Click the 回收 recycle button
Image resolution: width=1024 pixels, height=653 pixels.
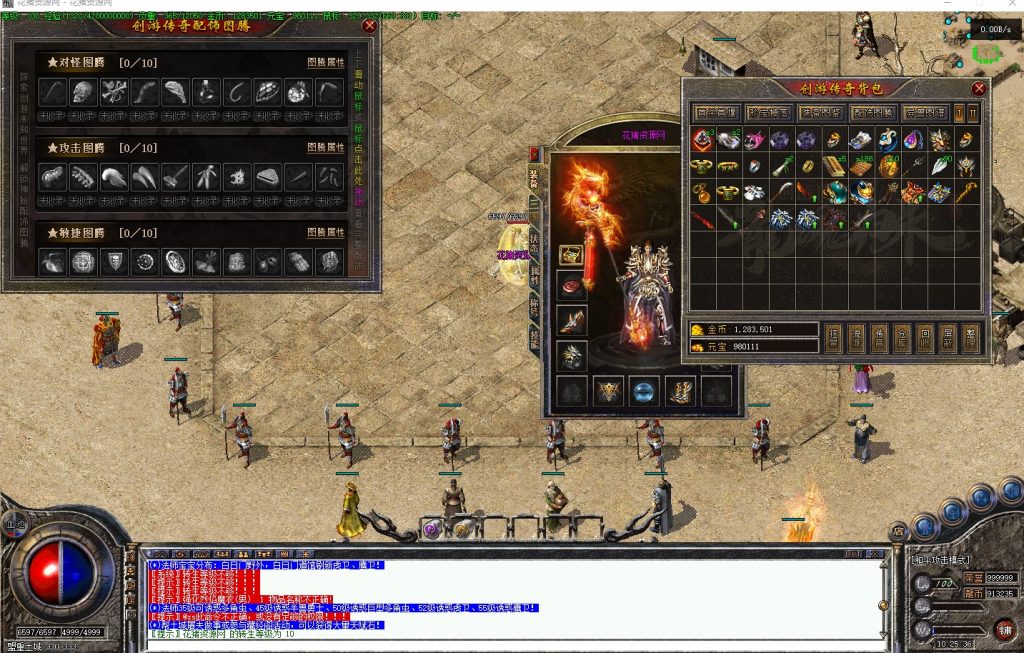925,338
